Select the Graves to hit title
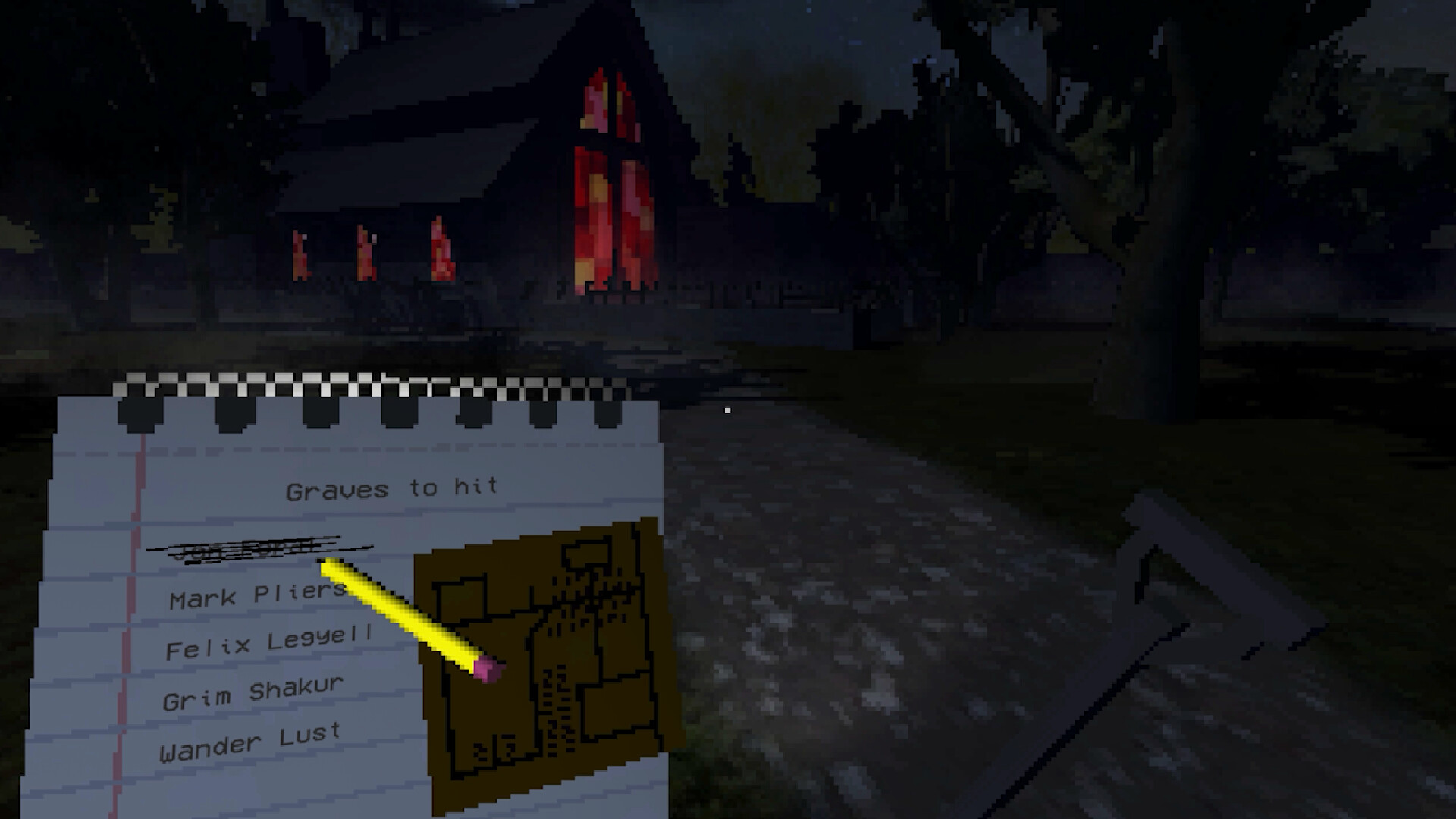The image size is (1456, 819). point(391,487)
